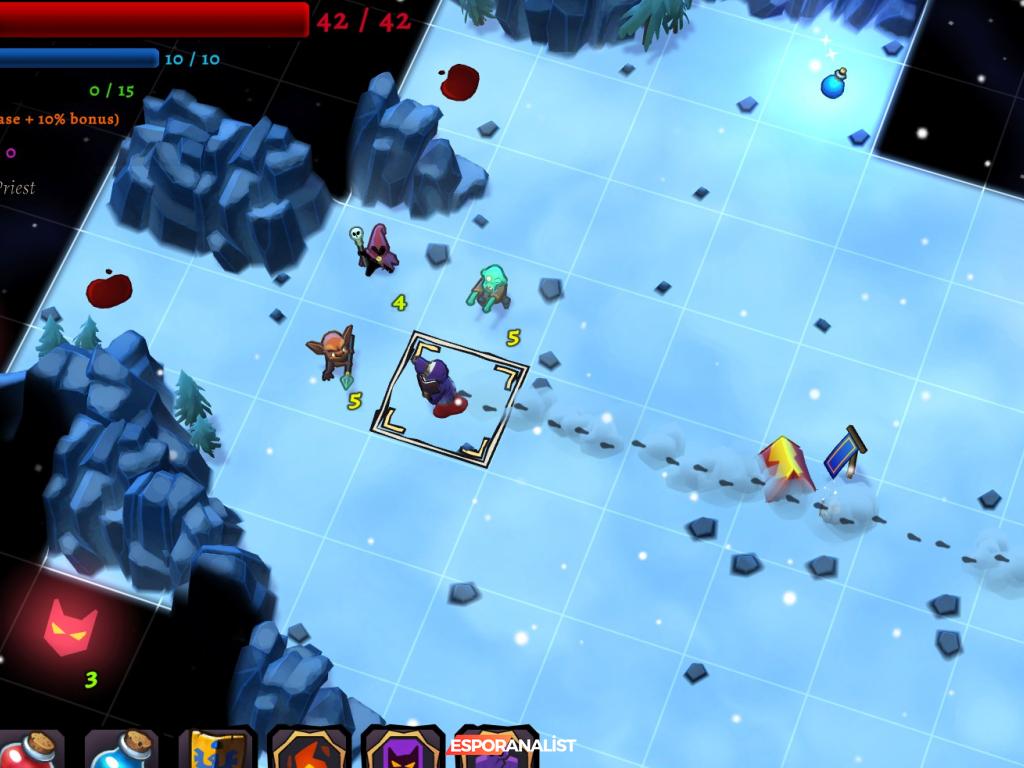This screenshot has width=1024, height=768.
Task: Activate the purple cat mask ability
Action: [402, 750]
